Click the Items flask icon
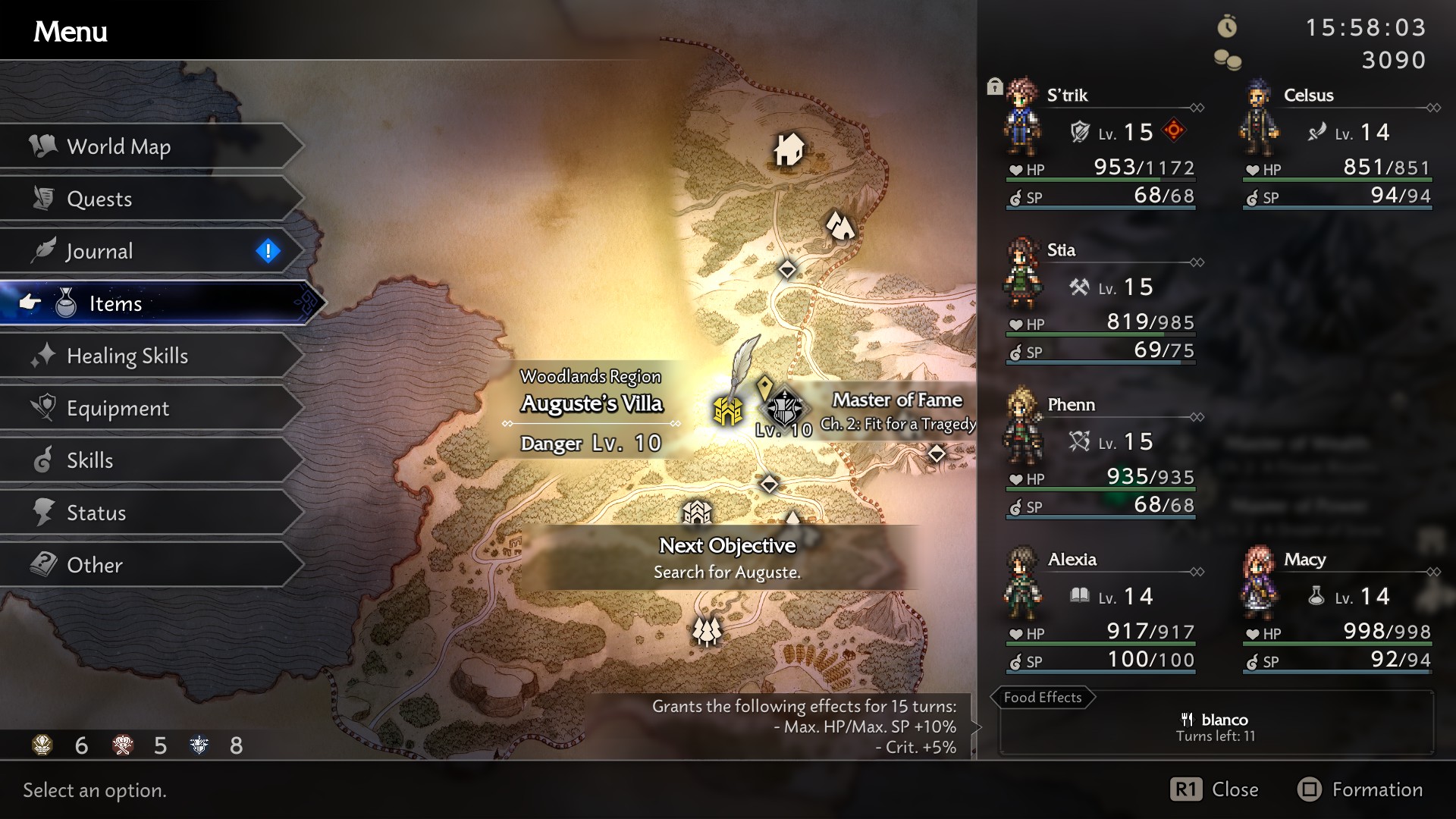Screen dimensions: 1456x819 point(64,303)
